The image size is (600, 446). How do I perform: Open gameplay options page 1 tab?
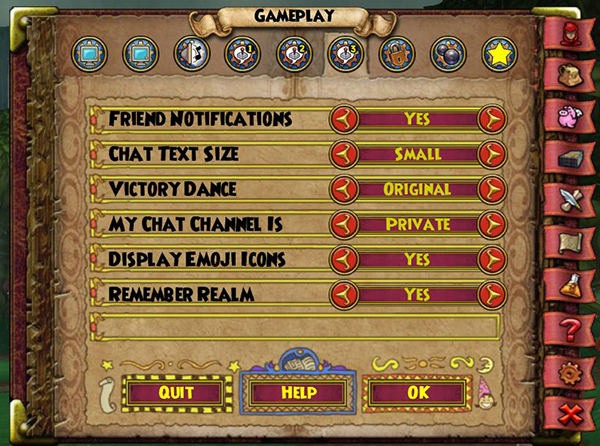pyautogui.click(x=241, y=54)
